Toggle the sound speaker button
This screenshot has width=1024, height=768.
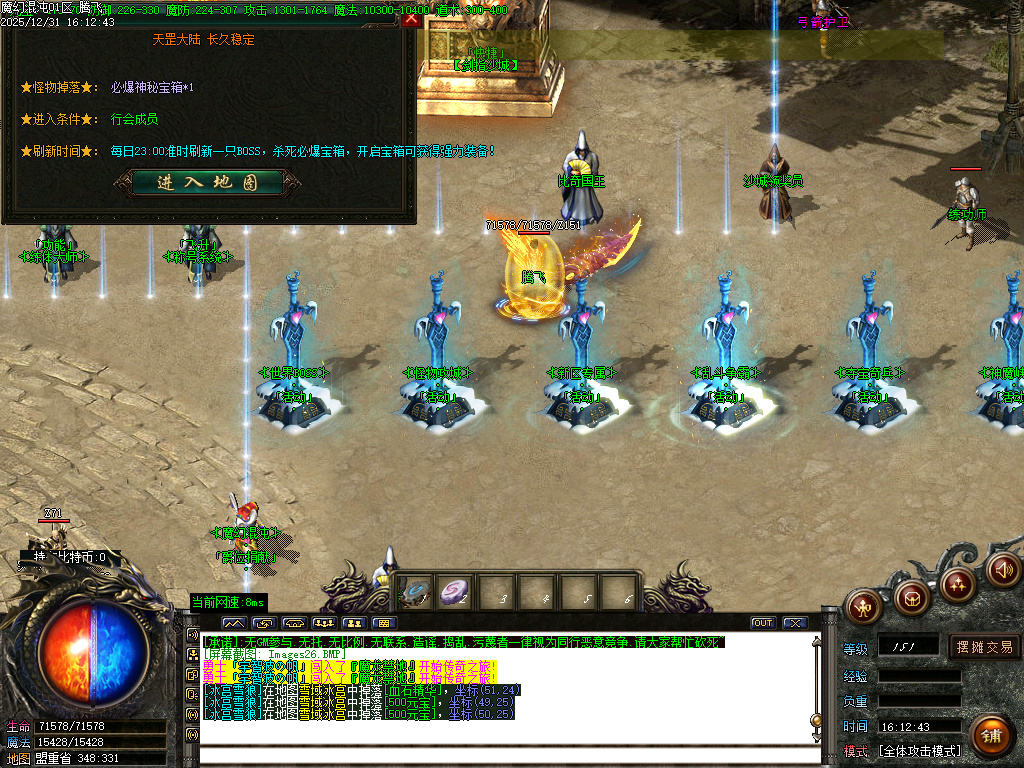1001,569
